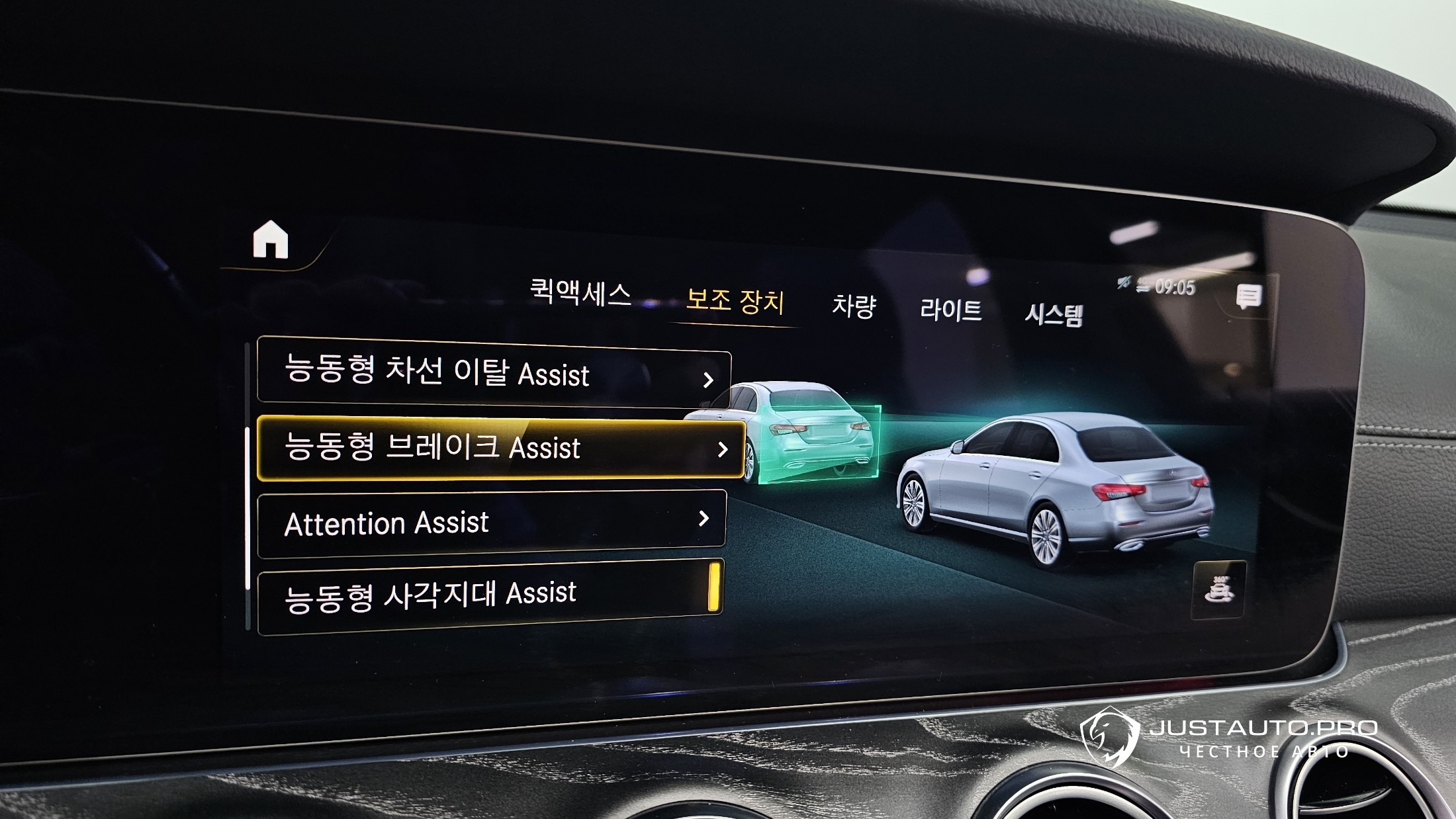Go to the home screen icon
The width and height of the screenshot is (1456, 819).
click(x=271, y=239)
